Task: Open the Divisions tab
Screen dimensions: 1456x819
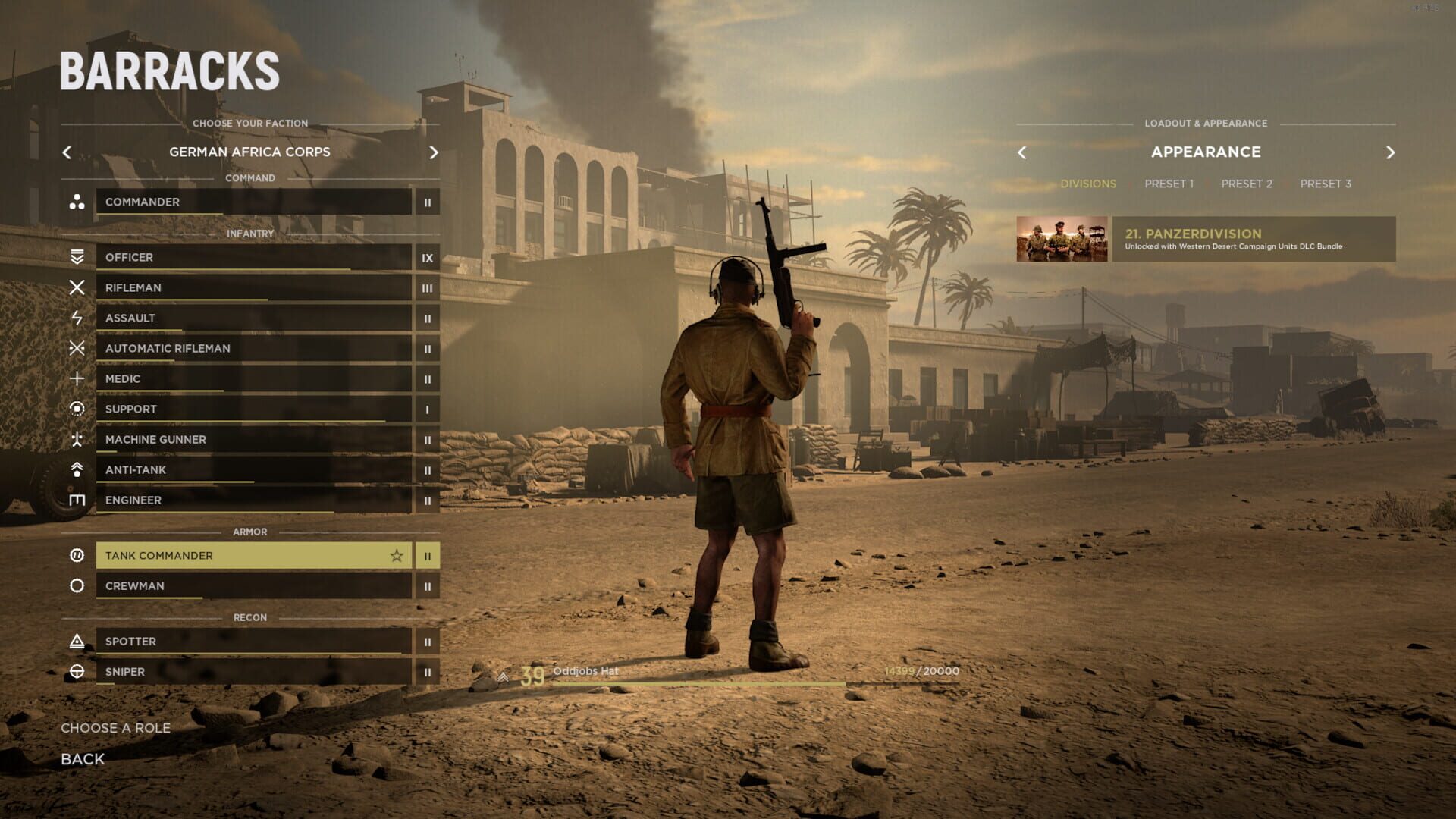Action: (x=1089, y=184)
